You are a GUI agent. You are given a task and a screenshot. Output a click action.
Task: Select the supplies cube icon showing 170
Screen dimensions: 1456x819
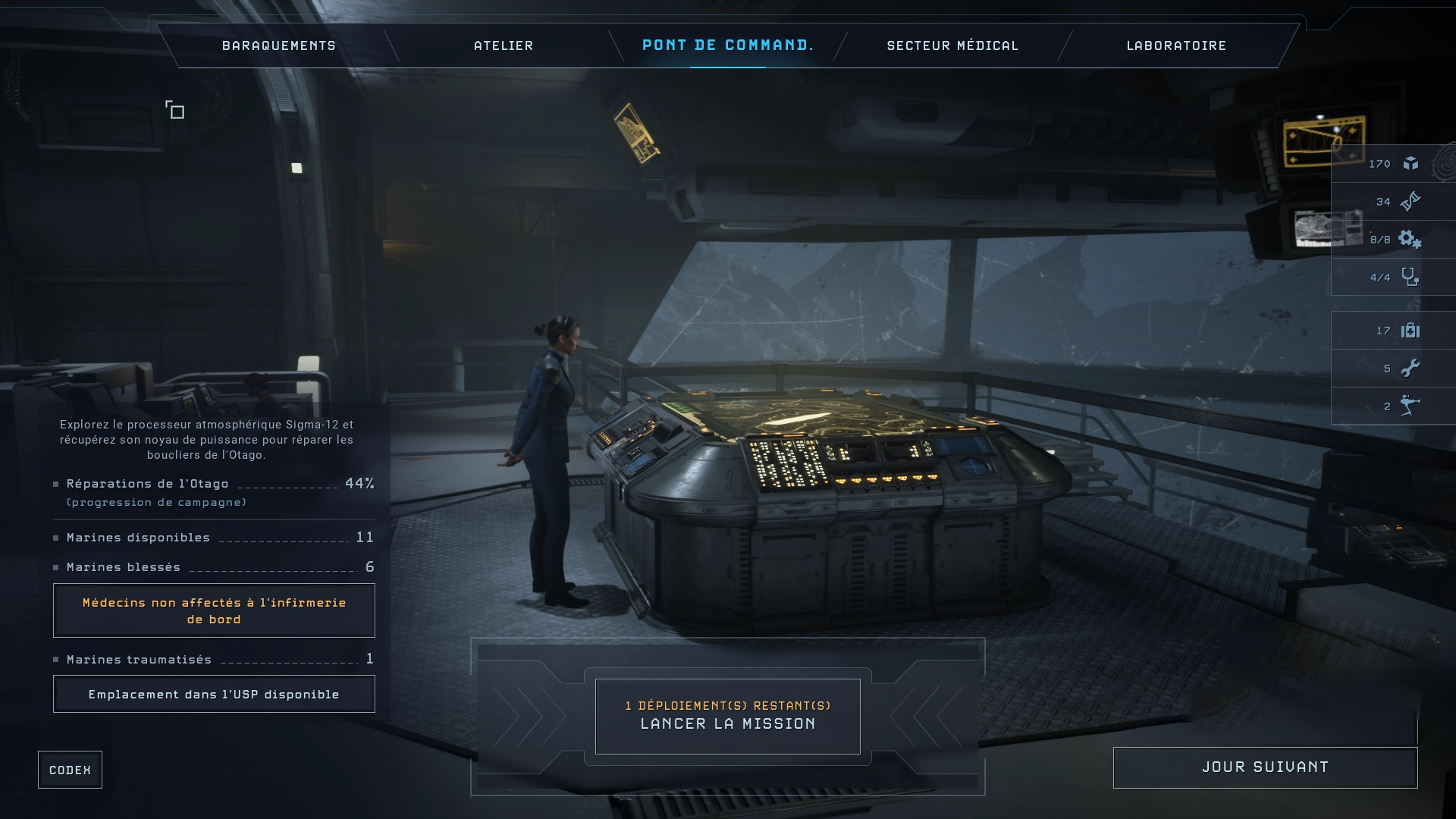[1410, 163]
